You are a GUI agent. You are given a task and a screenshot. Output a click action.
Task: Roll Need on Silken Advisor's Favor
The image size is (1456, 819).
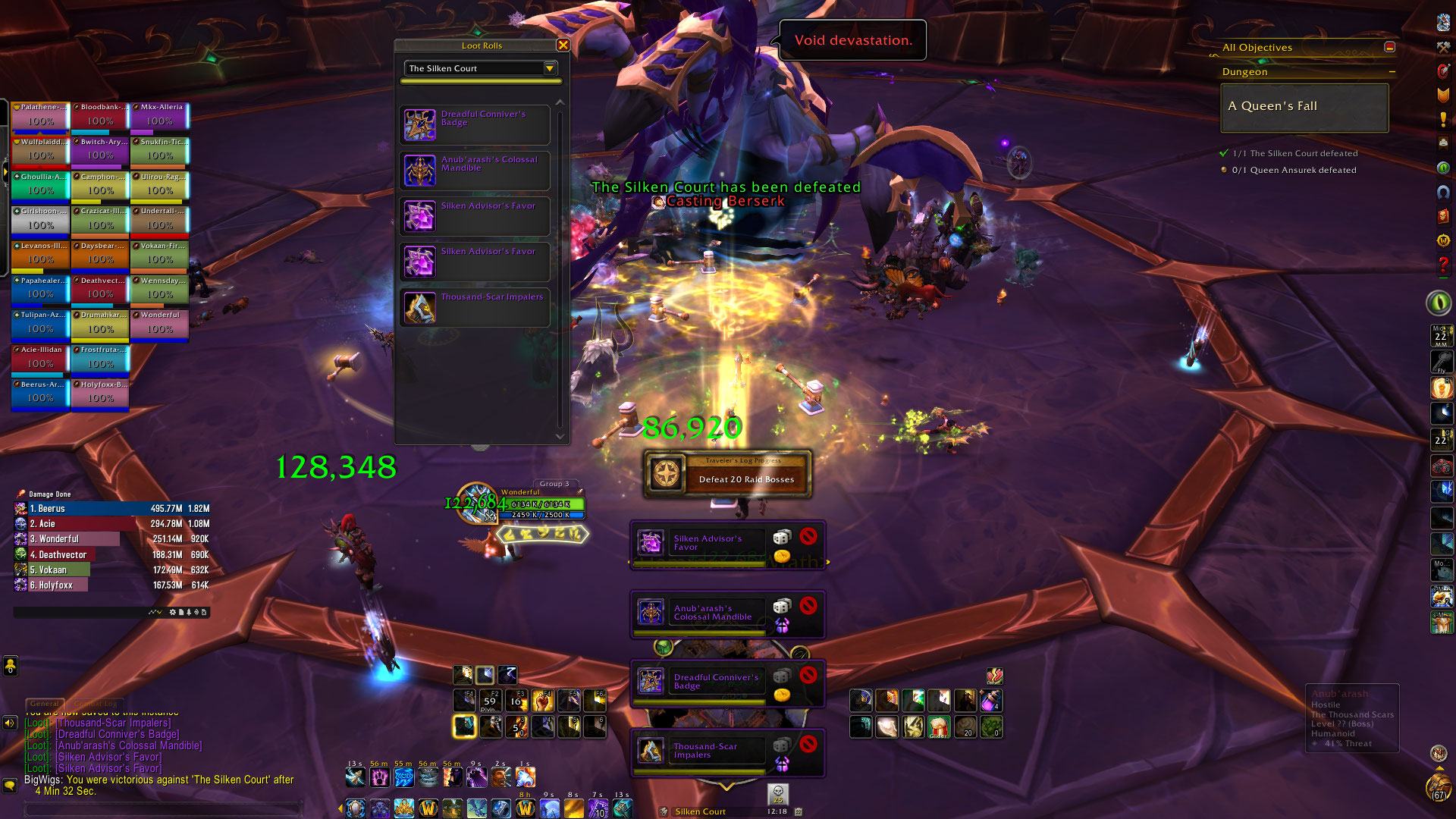point(781,538)
